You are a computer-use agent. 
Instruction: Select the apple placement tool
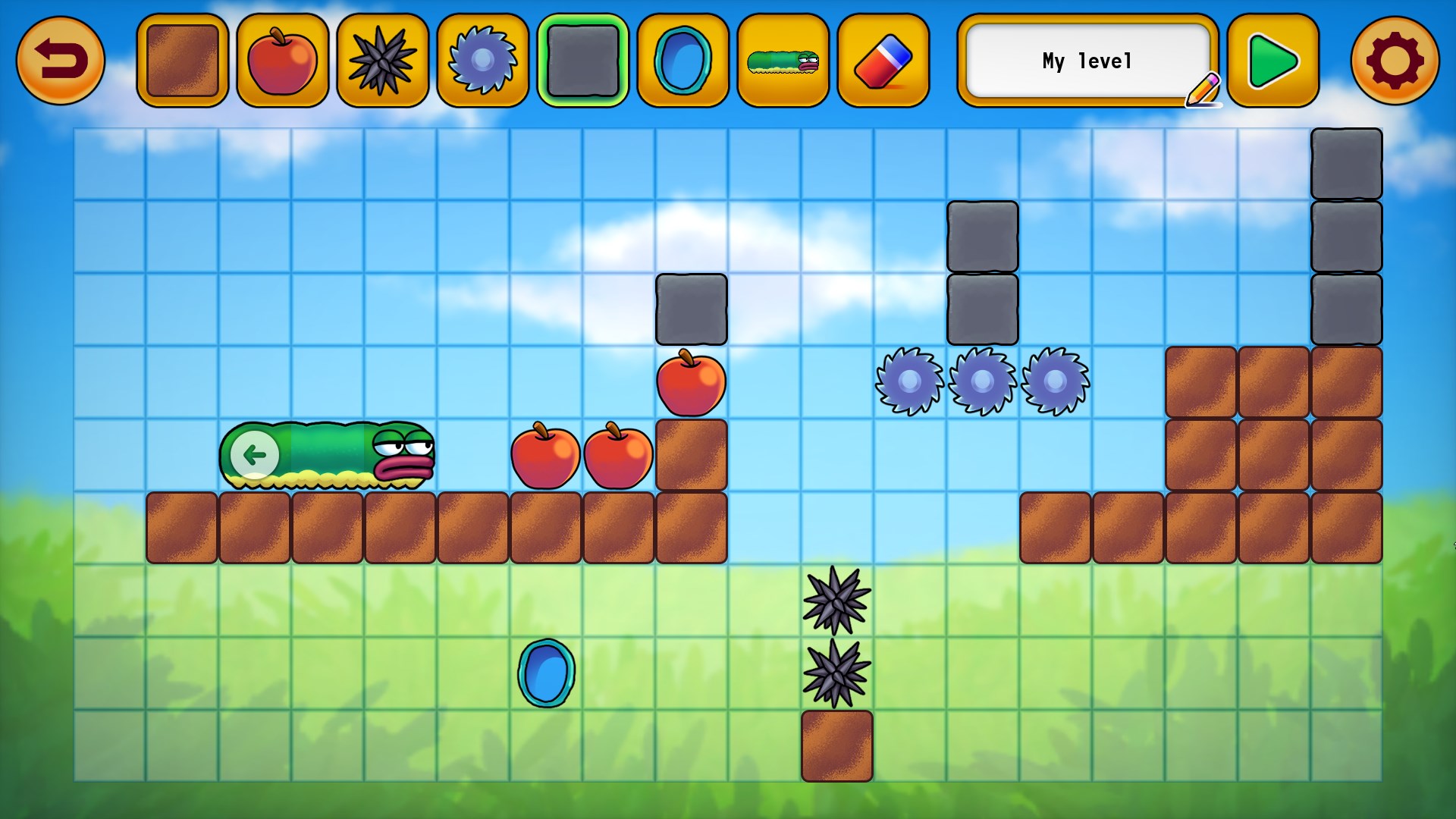[x=281, y=60]
